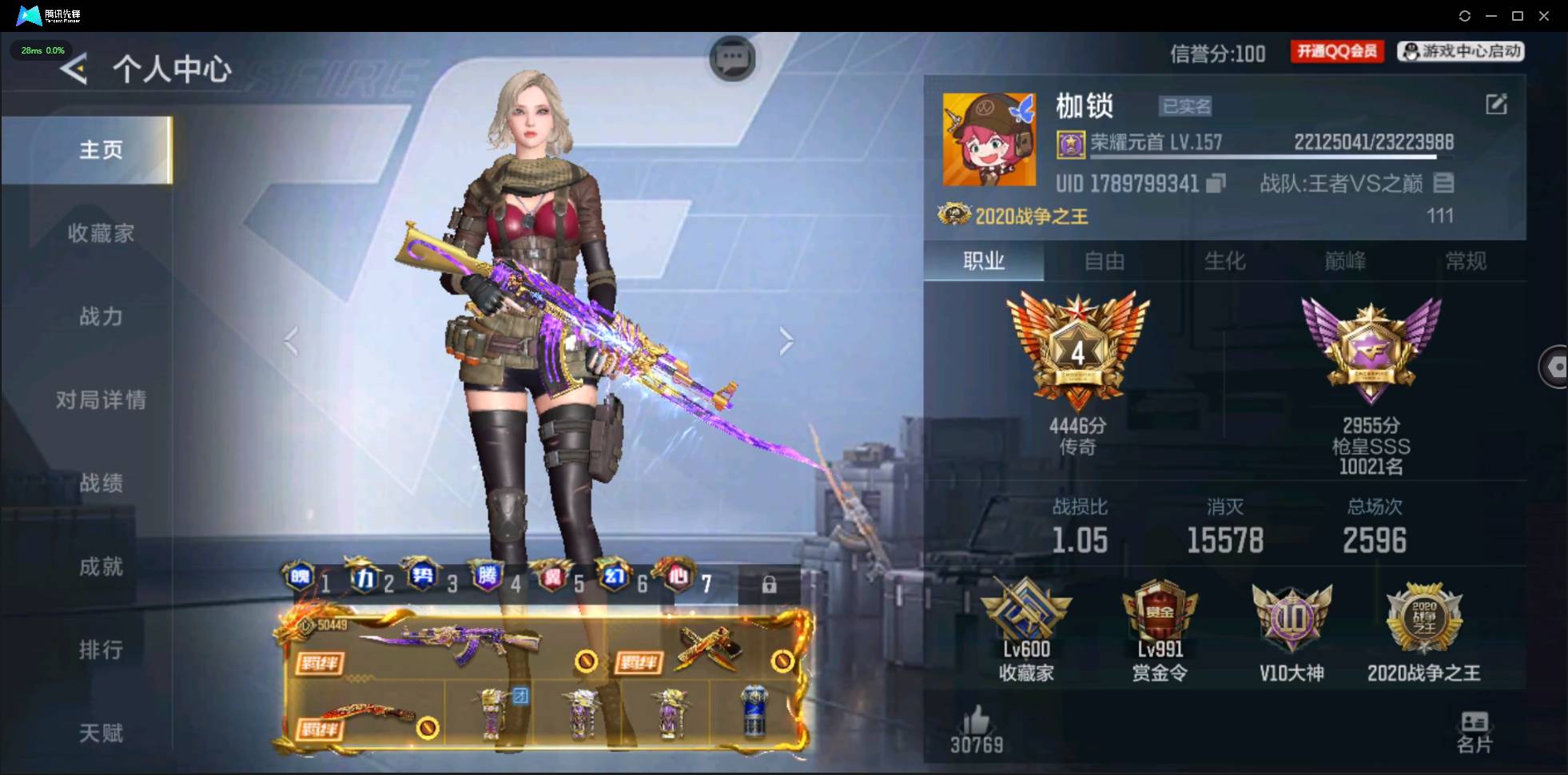This screenshot has width=1568, height=775.
Task: Open the 收藏家 sidebar section
Action: (101, 233)
